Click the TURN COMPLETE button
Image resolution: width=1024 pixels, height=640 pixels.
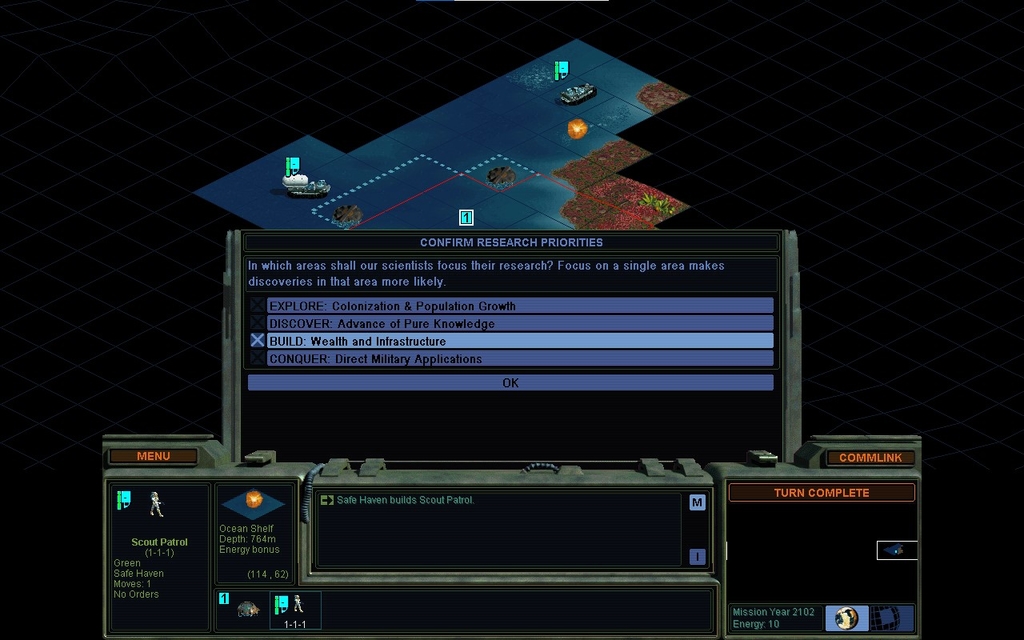[x=821, y=493]
